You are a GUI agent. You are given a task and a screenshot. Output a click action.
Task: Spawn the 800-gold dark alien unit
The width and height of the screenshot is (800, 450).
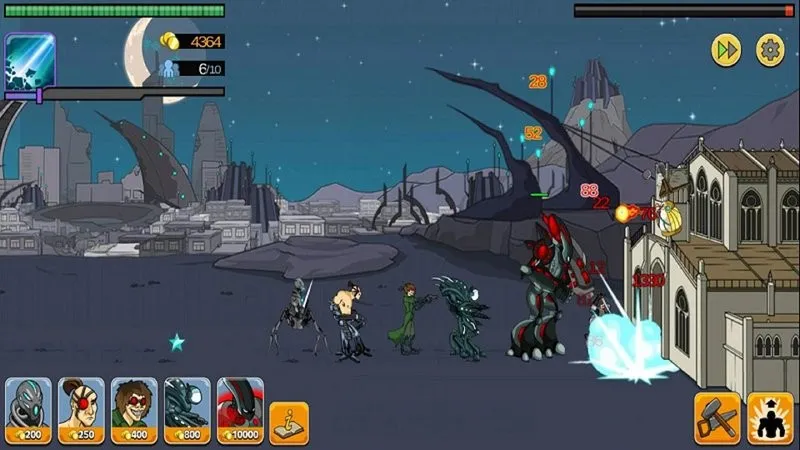coord(187,408)
